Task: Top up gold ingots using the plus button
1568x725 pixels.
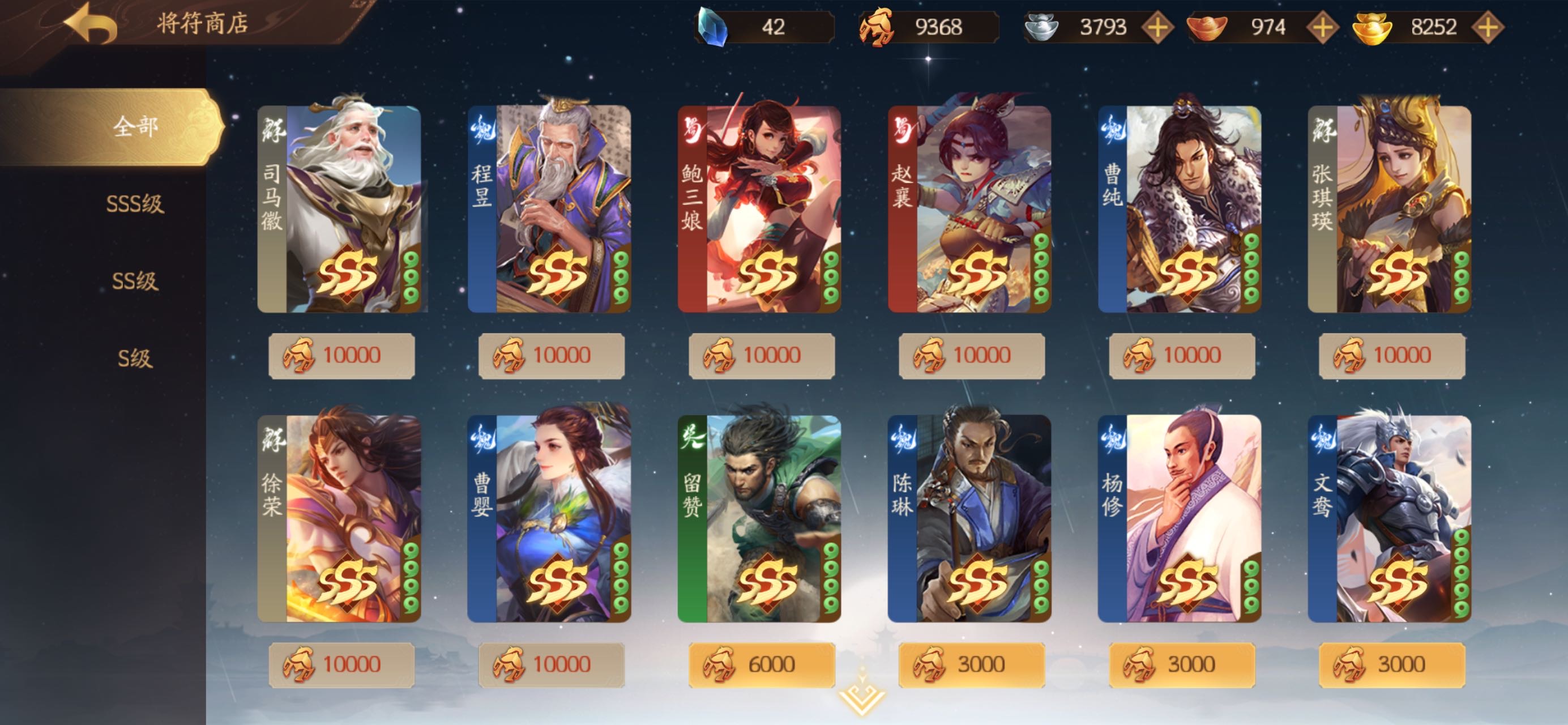Action: point(1487,27)
